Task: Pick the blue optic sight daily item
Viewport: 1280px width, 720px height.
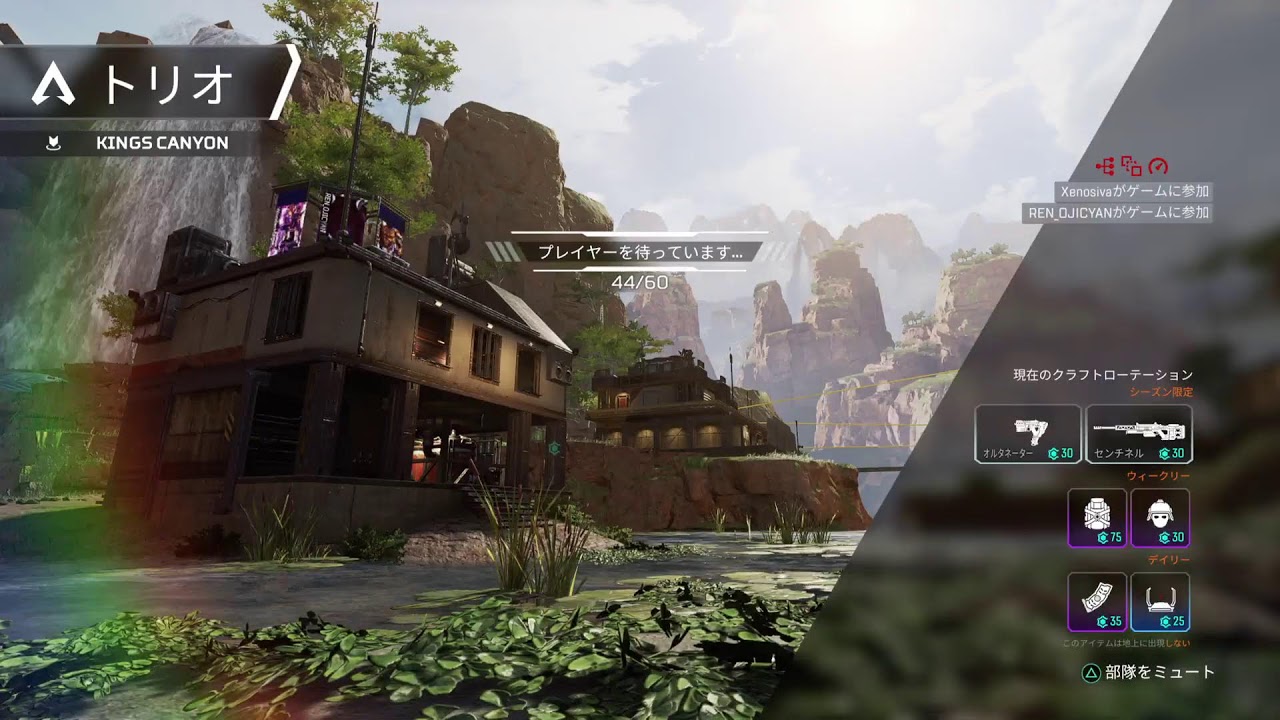Action: coord(1160,602)
